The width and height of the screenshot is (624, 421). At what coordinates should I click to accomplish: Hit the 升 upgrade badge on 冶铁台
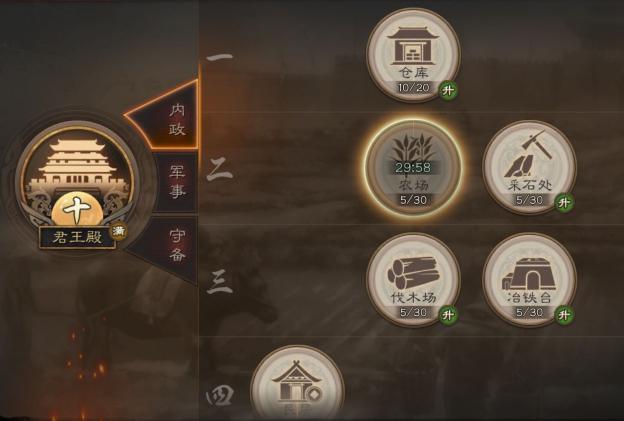click(566, 315)
